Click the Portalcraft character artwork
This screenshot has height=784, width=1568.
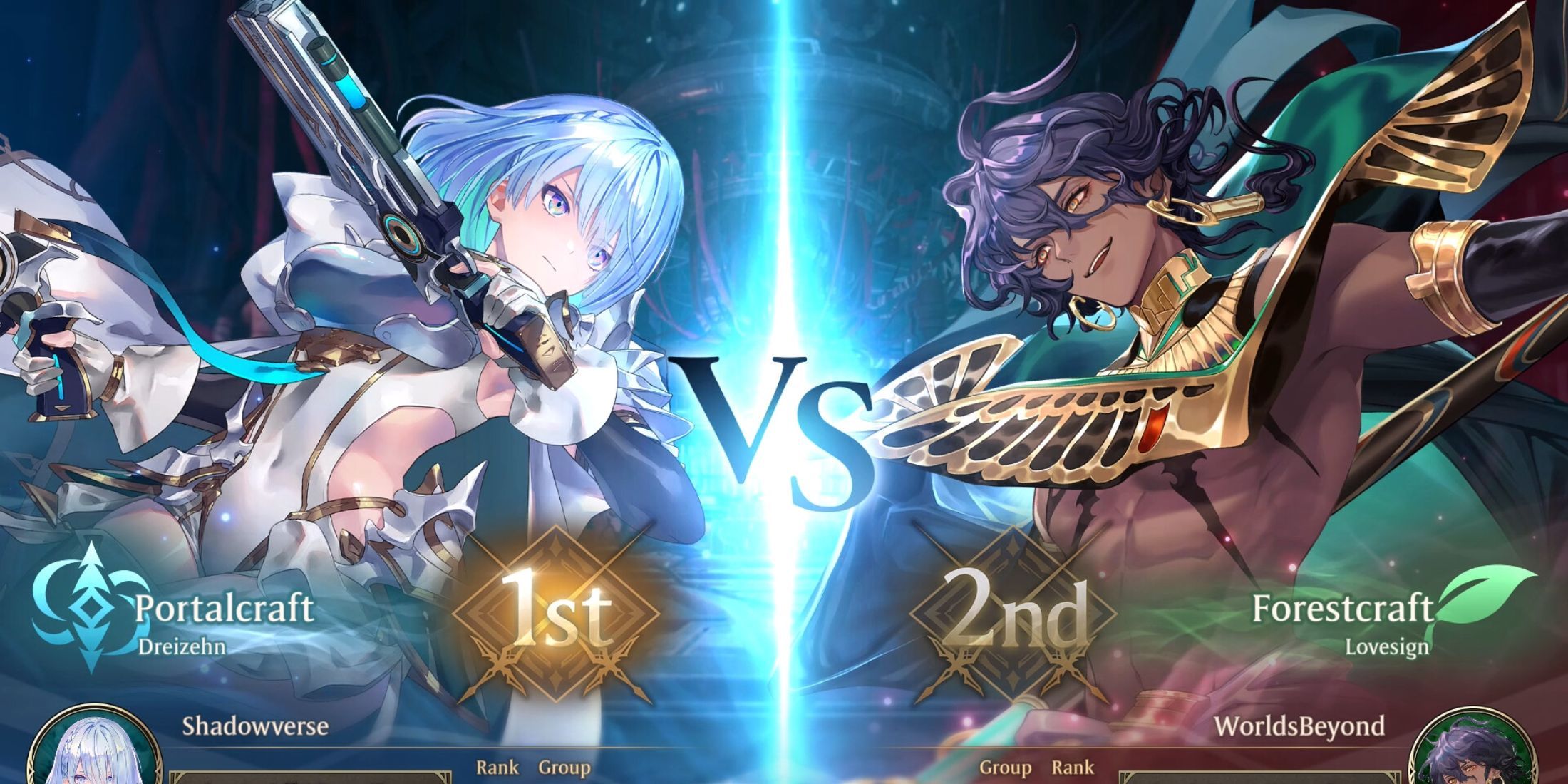point(463,285)
